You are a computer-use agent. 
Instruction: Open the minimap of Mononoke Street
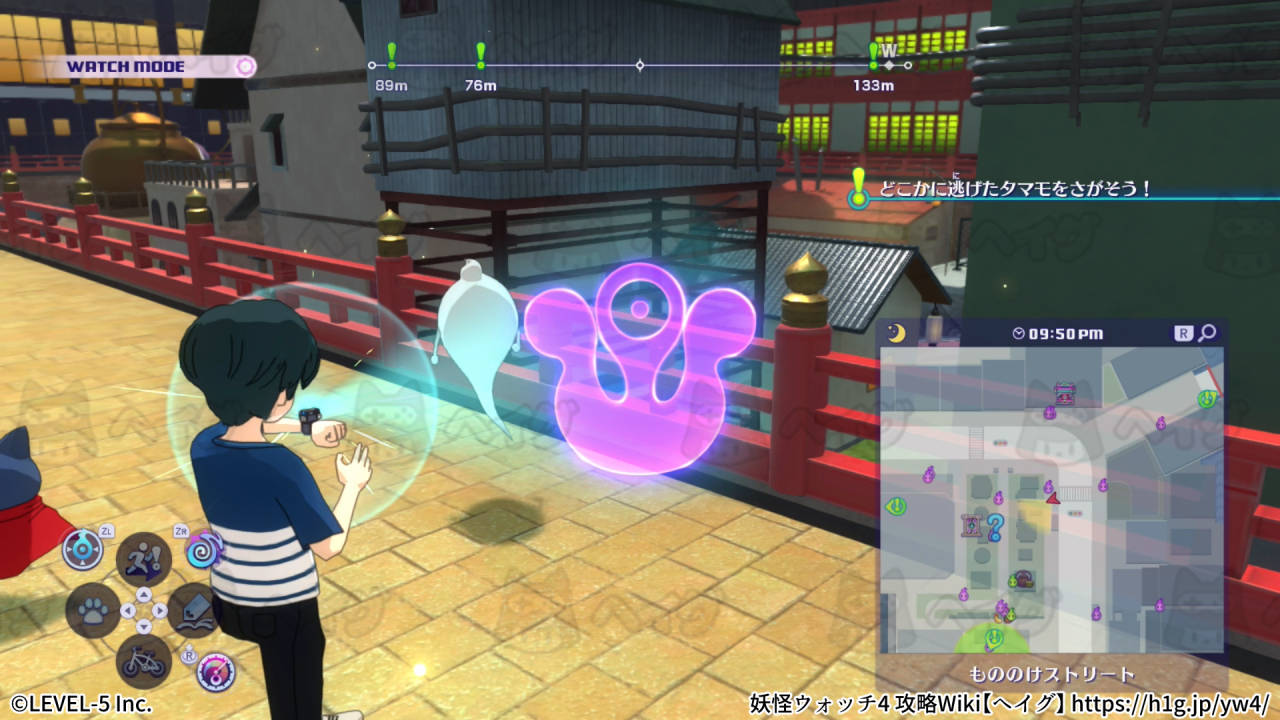point(1052,500)
